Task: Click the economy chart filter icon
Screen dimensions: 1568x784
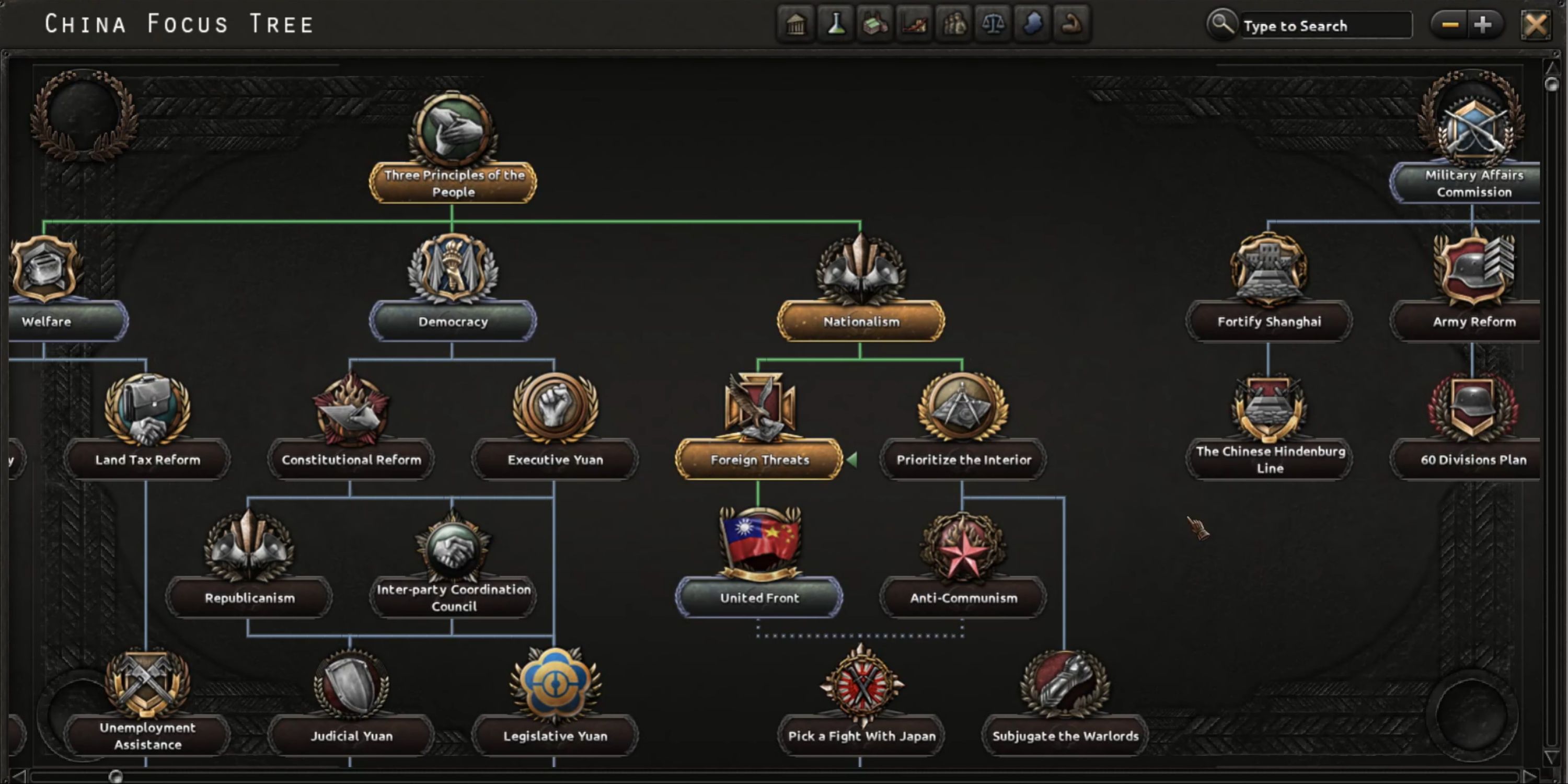Action: (x=915, y=25)
